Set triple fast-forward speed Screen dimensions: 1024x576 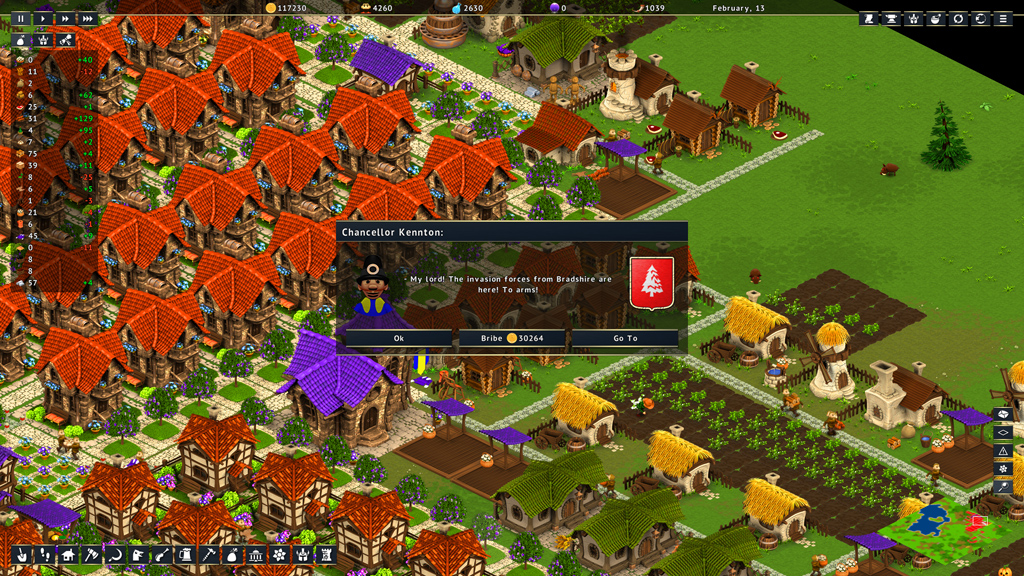(88, 18)
